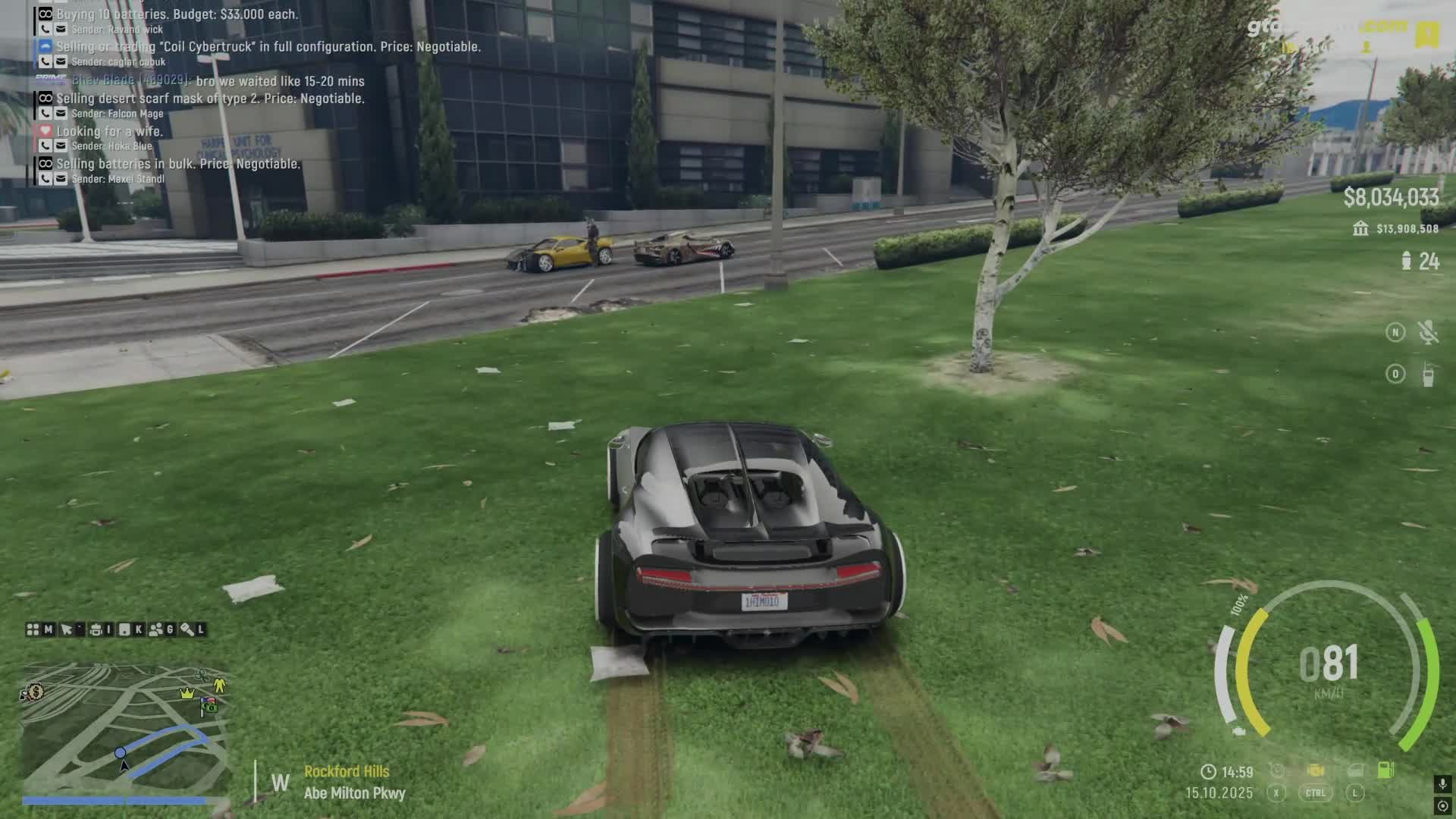The height and width of the screenshot is (819, 1456).
Task: Open the backpack inventory icon
Action: 96,629
